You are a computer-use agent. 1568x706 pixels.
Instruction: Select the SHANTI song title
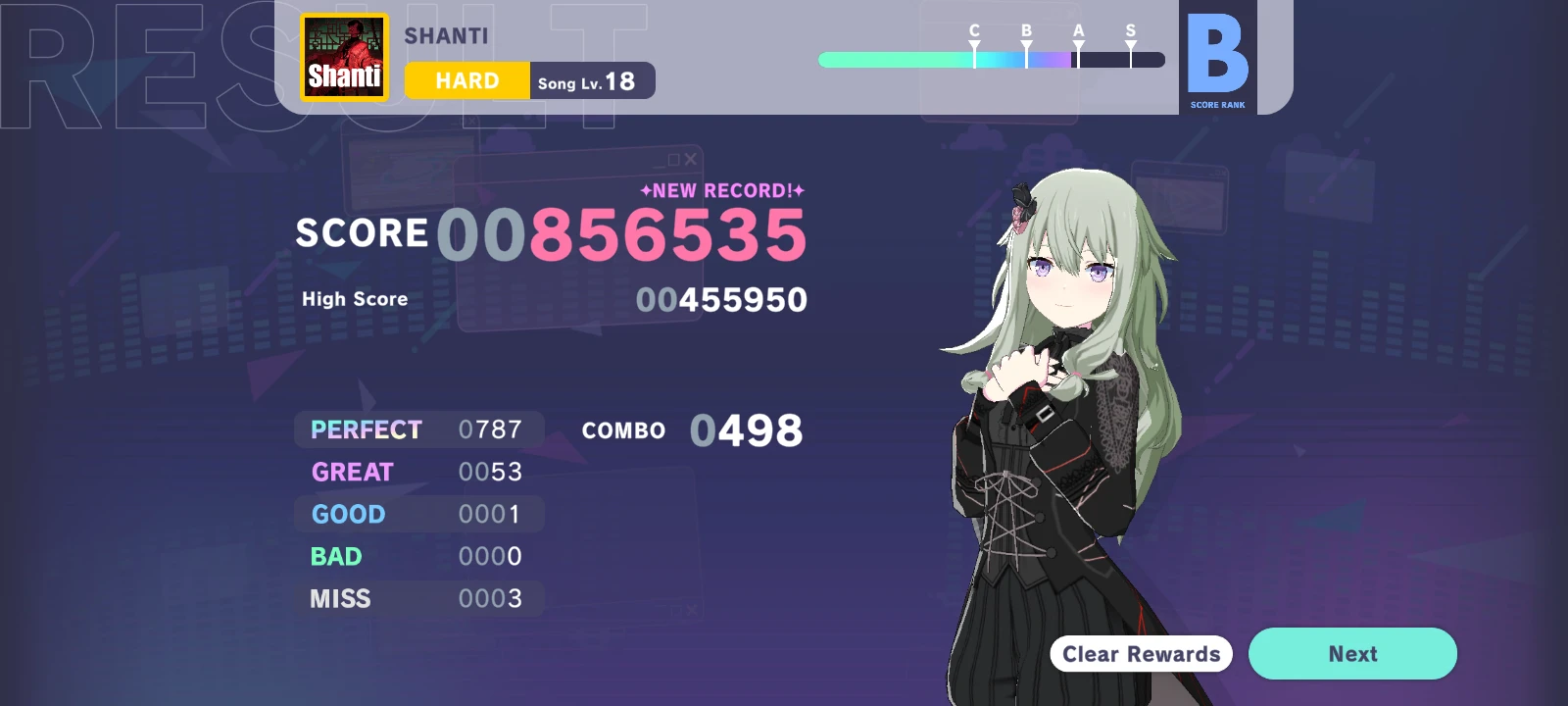(x=447, y=35)
